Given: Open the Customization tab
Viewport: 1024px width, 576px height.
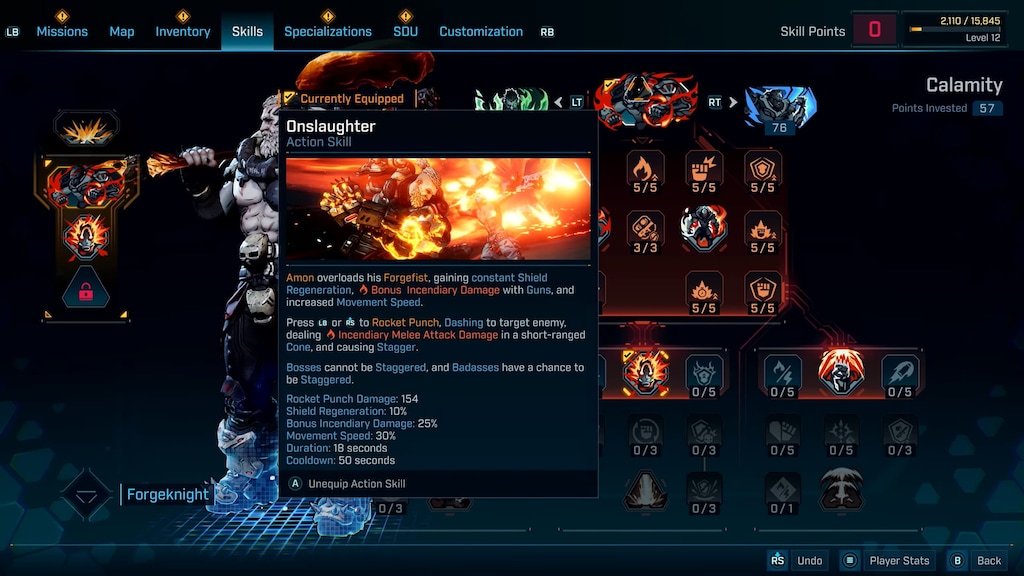Looking at the screenshot, I should pyautogui.click(x=481, y=31).
